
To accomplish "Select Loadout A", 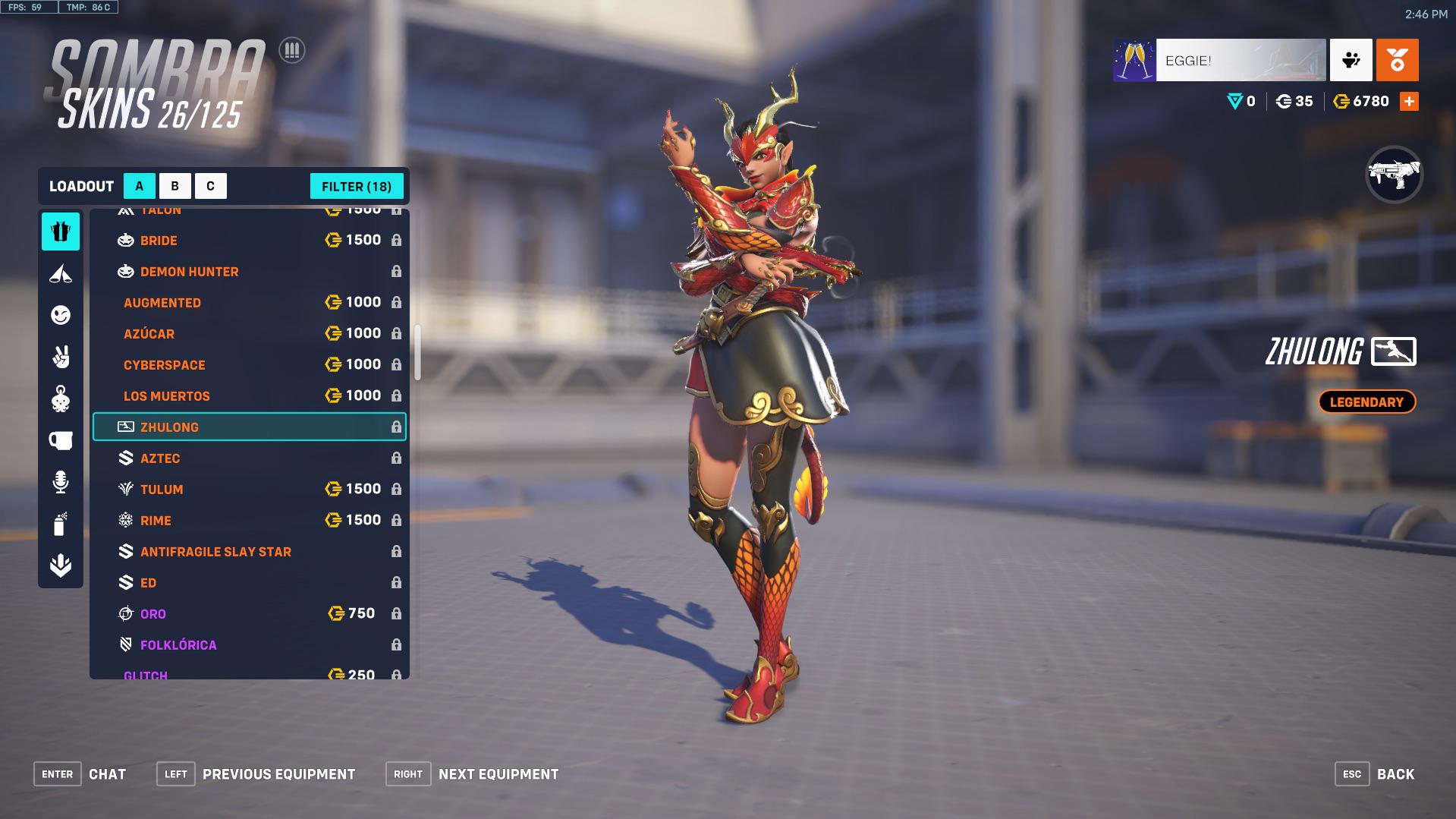I will click(x=139, y=185).
